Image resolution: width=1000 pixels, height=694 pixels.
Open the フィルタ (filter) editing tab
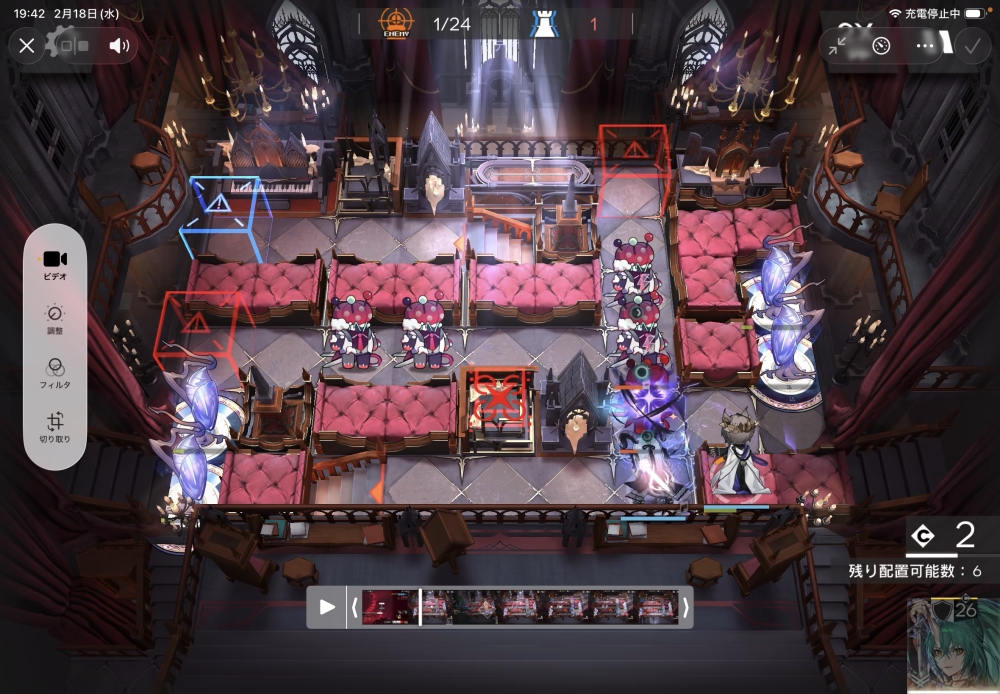(55, 371)
